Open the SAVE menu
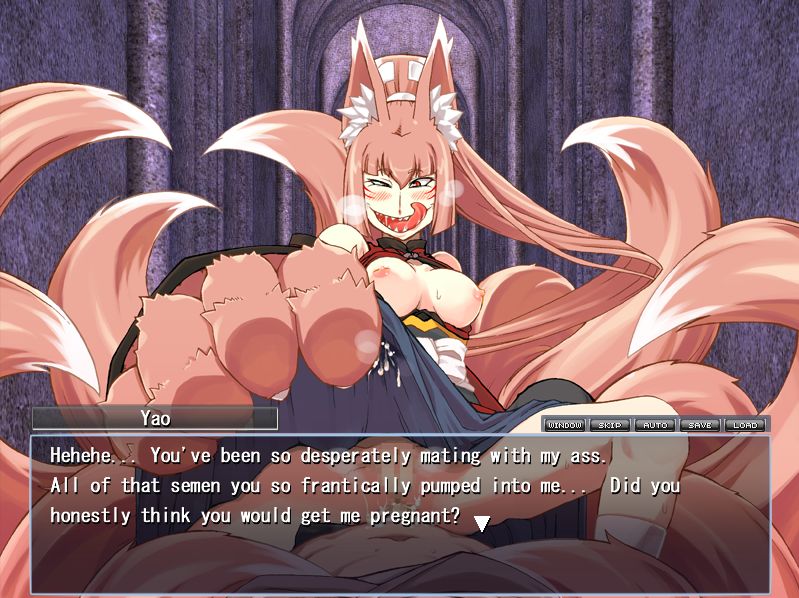The image size is (799, 598). click(700, 425)
